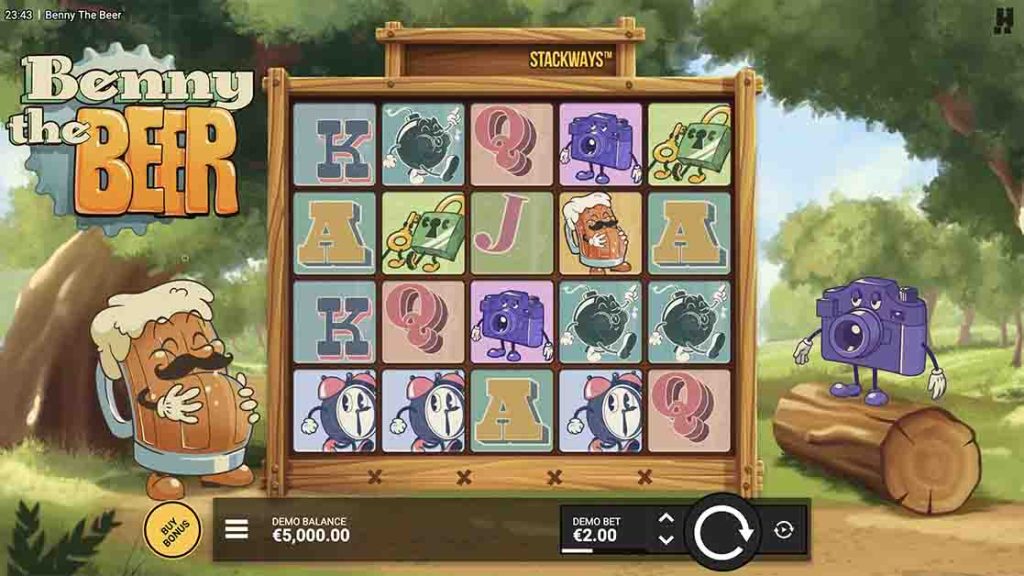Open the Buy Bonus menu
Viewport: 1024px width, 576px height.
[x=172, y=527]
